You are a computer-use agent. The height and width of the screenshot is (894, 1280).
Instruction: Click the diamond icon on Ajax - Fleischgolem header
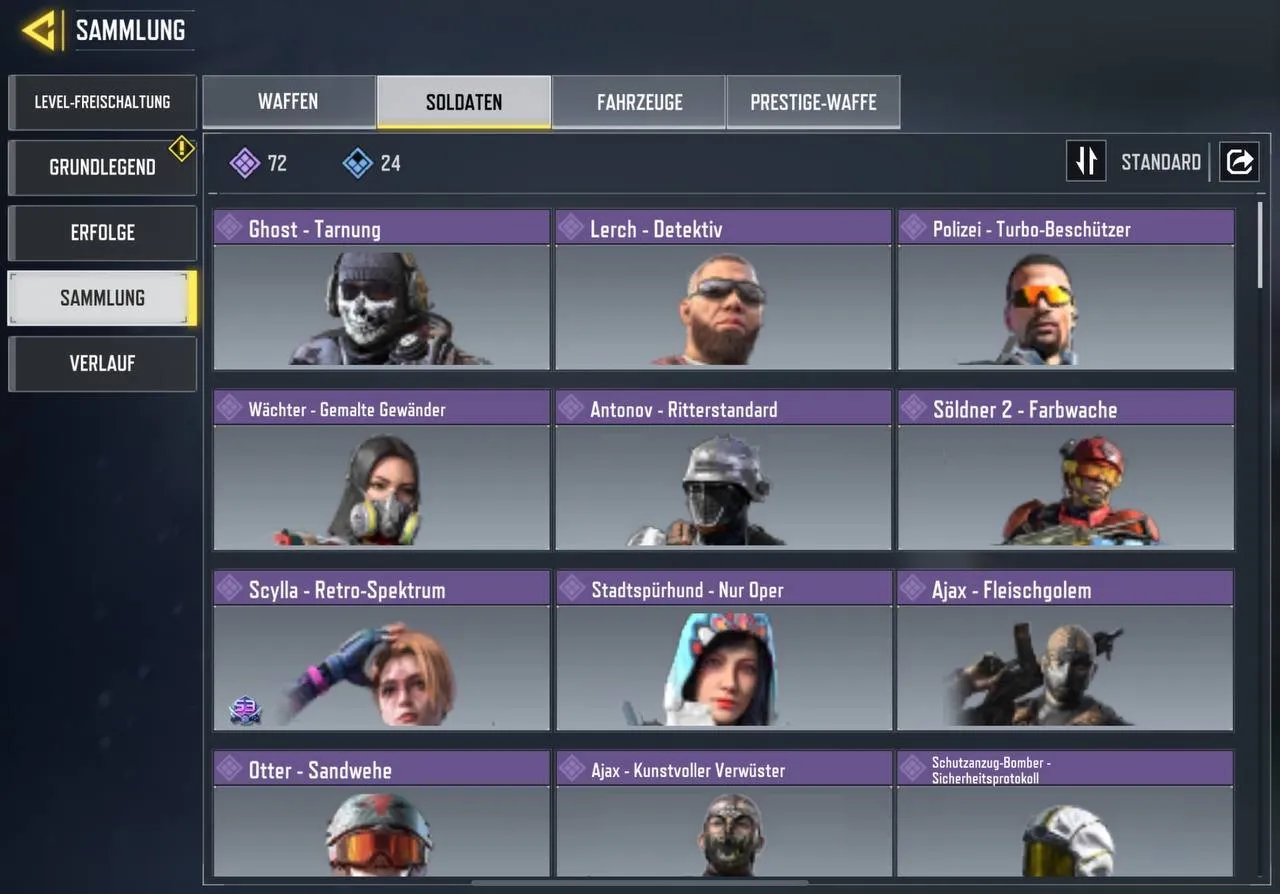click(x=913, y=589)
